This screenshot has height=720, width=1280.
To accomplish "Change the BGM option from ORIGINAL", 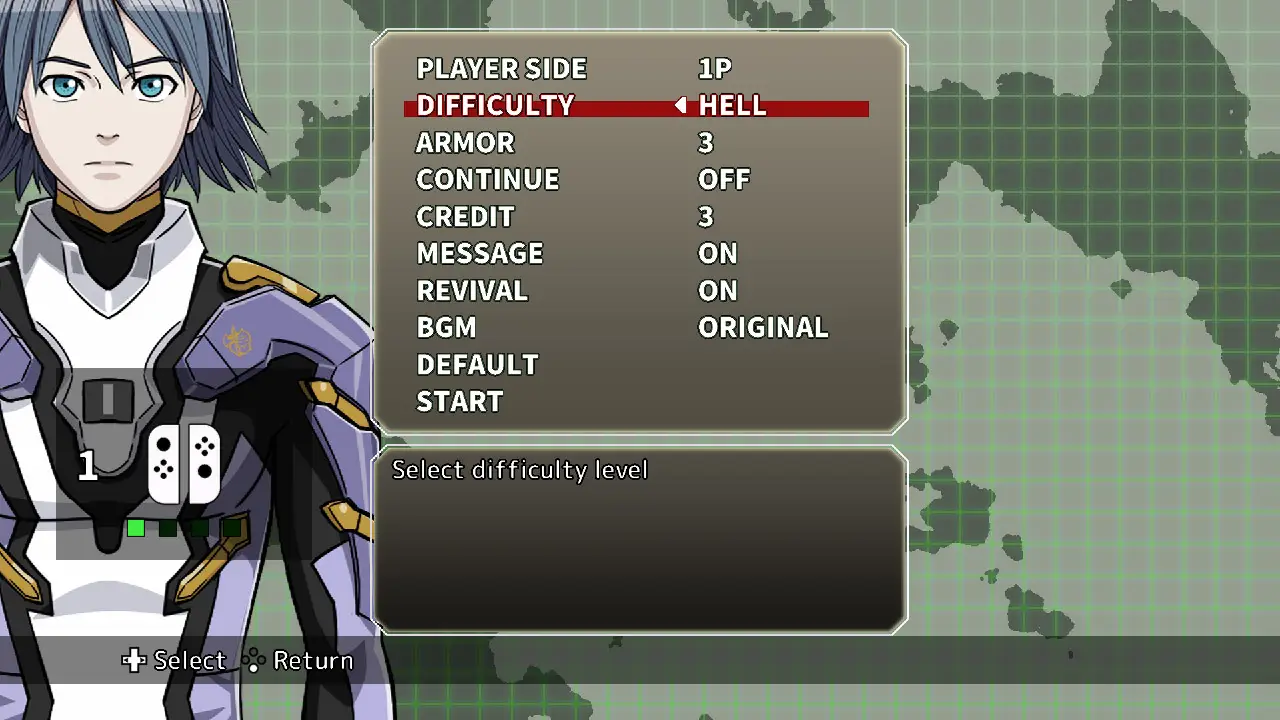I will [762, 327].
